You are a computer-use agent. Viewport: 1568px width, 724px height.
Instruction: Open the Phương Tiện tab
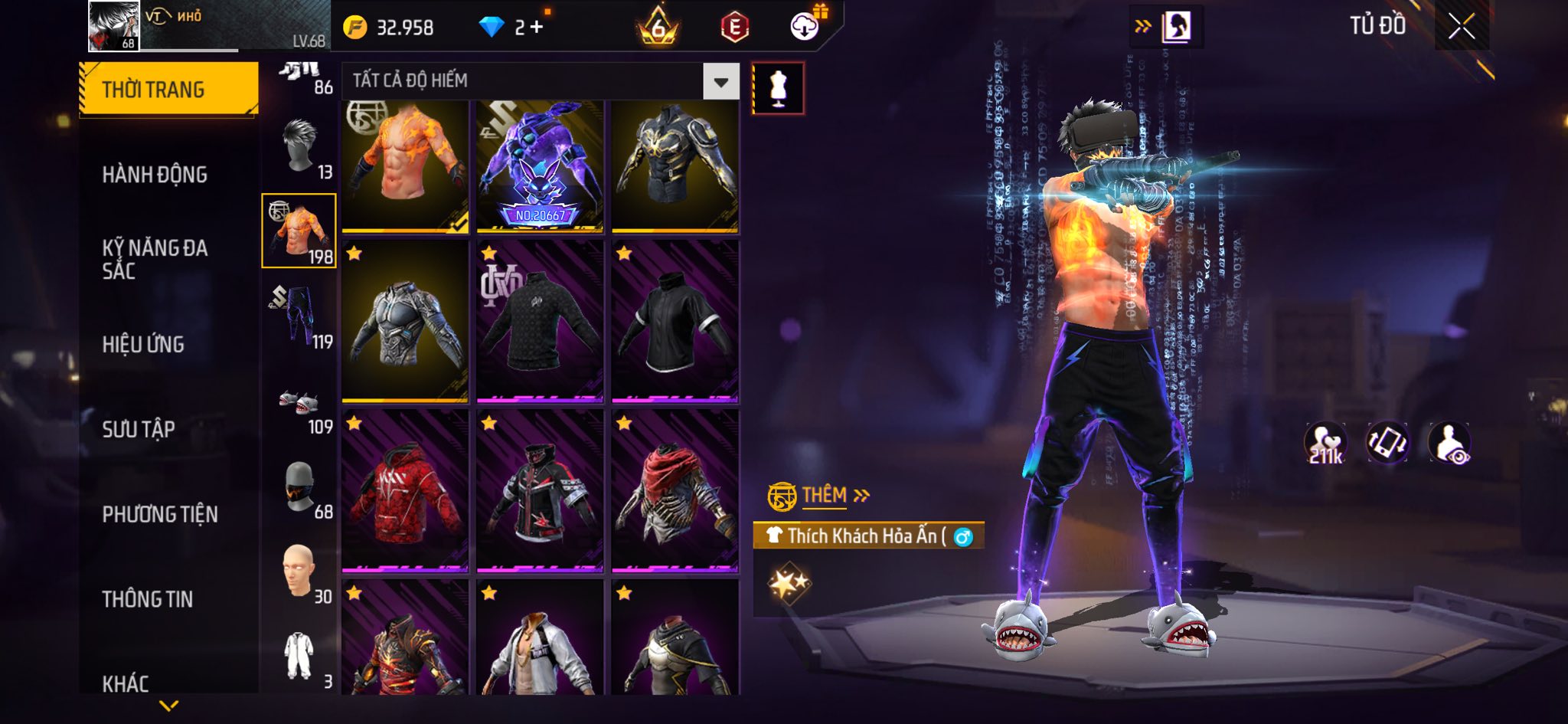tap(160, 514)
